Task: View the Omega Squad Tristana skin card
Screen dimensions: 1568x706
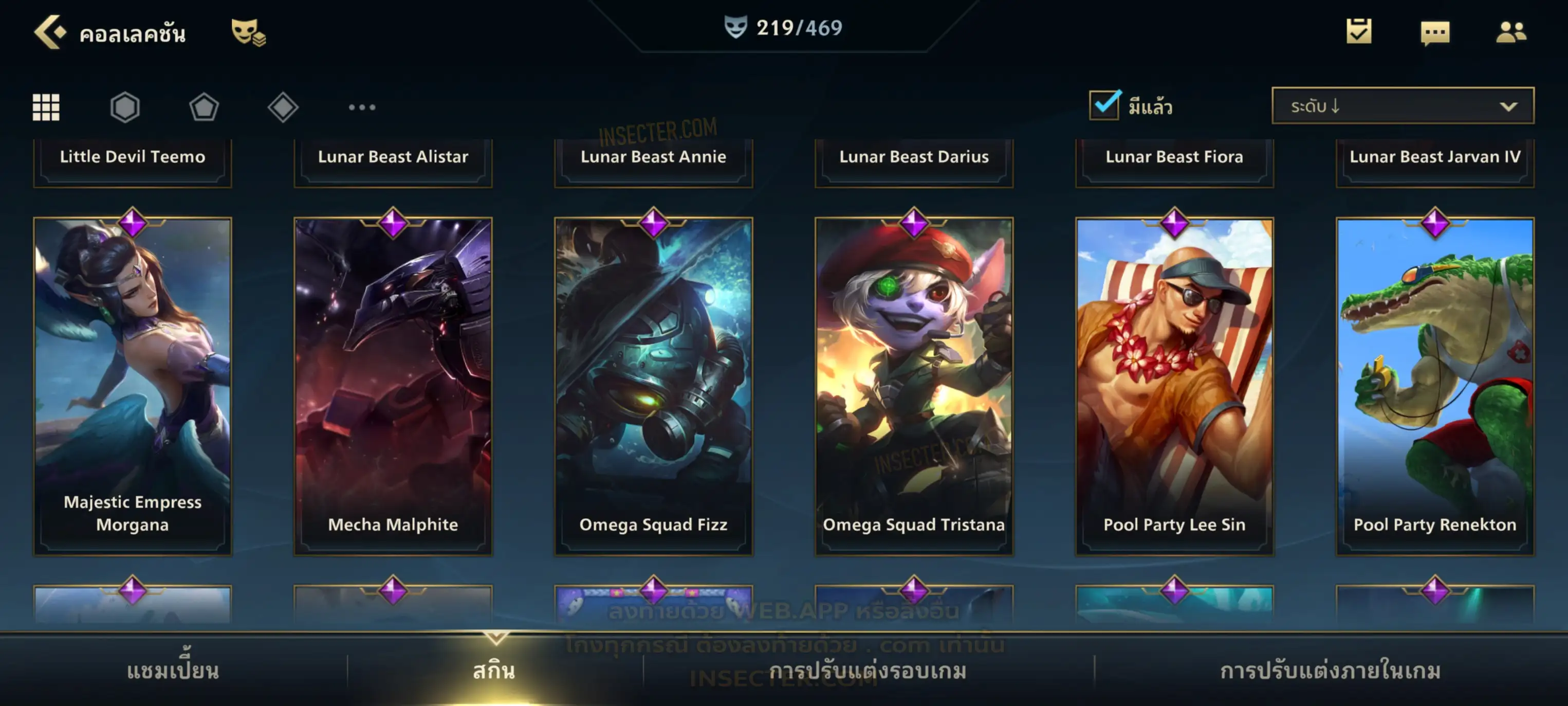Action: 914,386
